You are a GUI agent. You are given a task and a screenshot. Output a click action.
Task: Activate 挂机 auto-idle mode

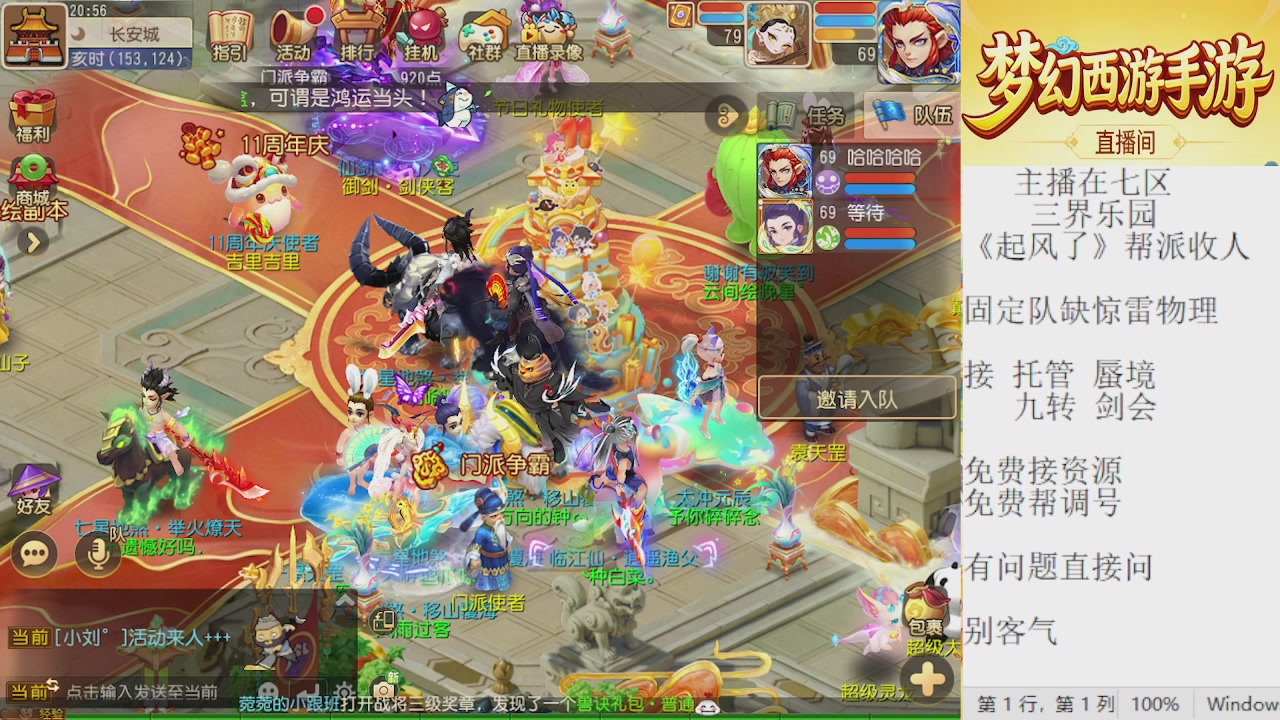[x=420, y=30]
